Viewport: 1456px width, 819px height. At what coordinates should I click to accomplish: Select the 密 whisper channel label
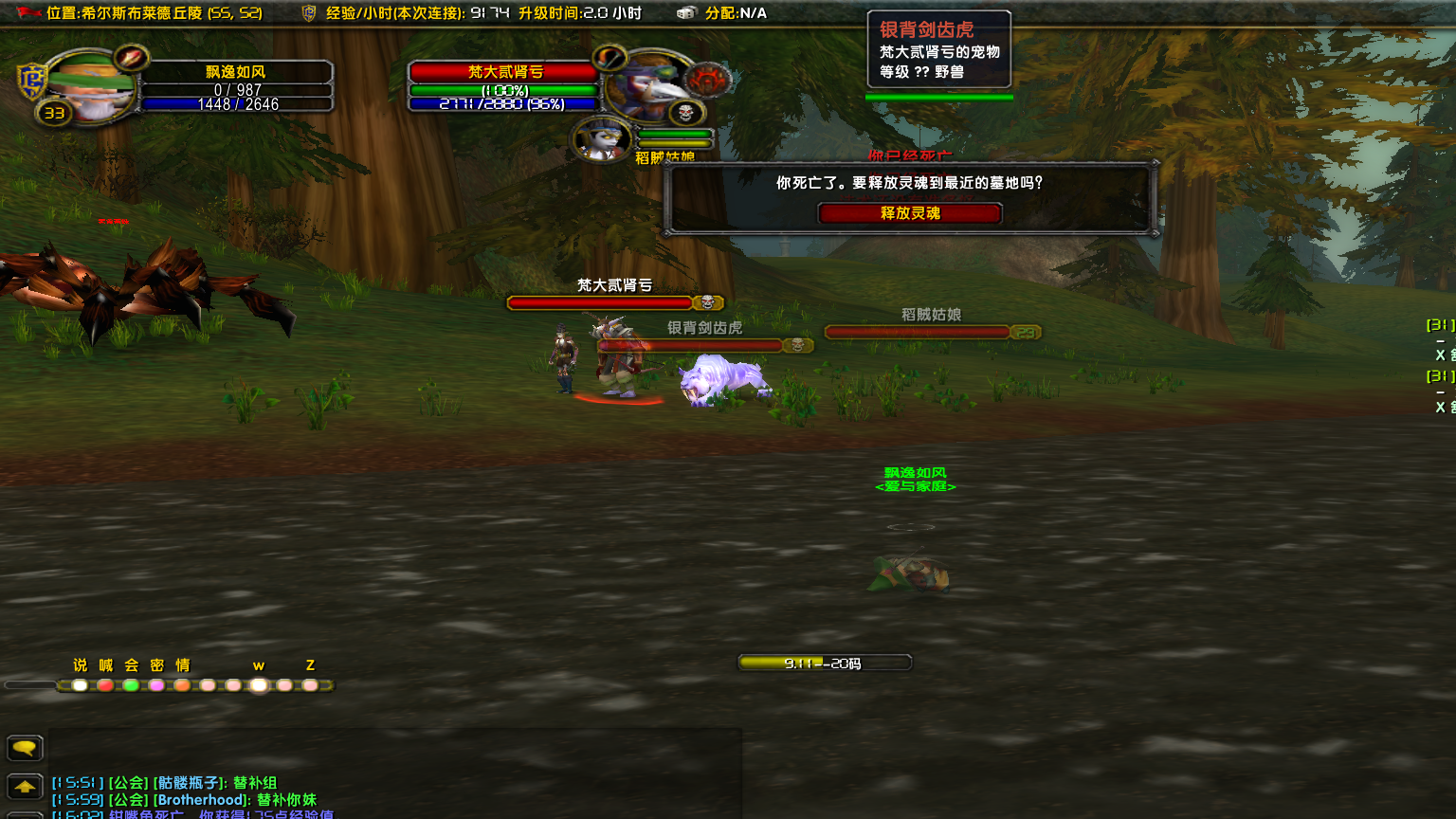(155, 665)
